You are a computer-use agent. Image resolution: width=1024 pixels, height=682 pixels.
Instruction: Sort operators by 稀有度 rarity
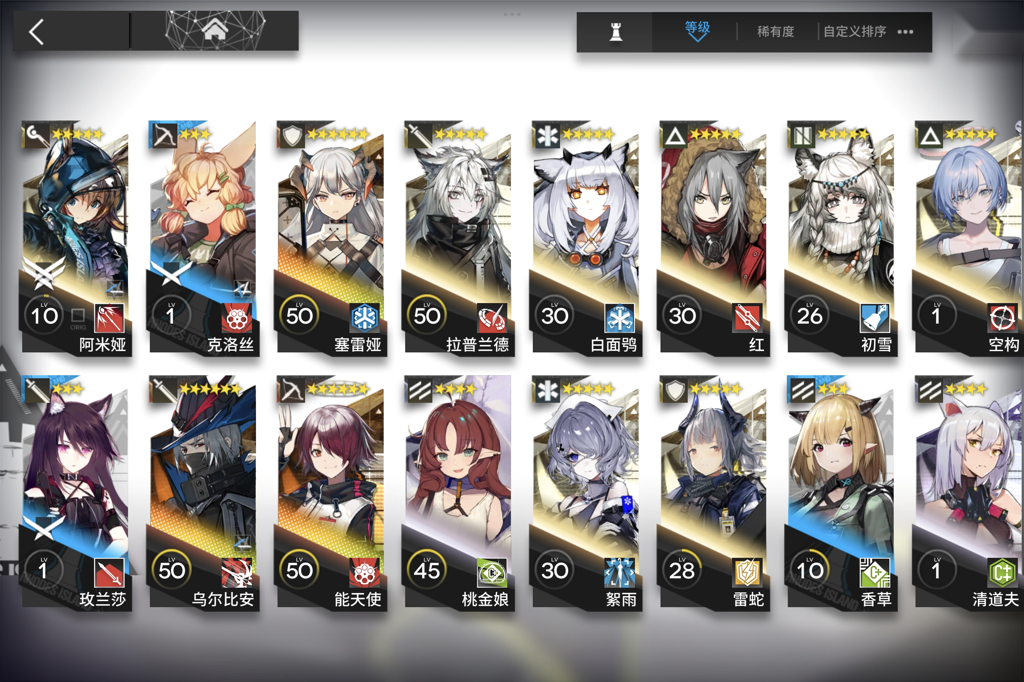(775, 32)
